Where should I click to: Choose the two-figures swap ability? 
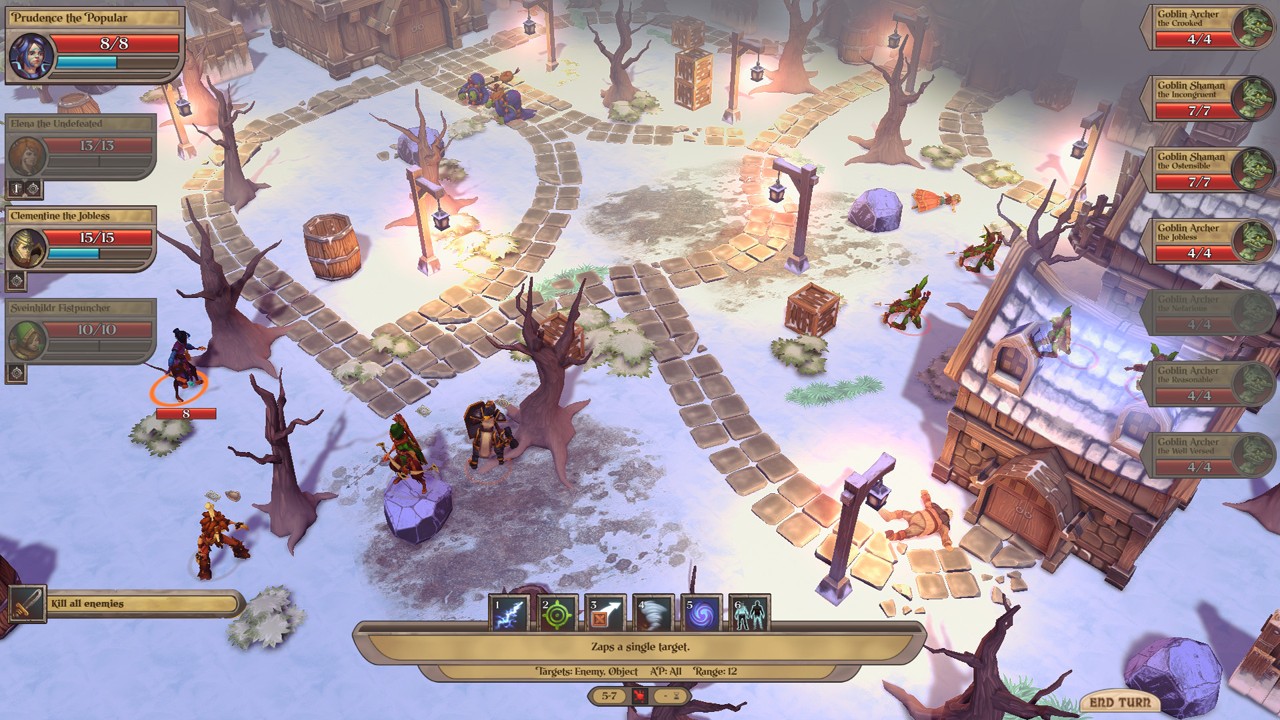pos(750,612)
